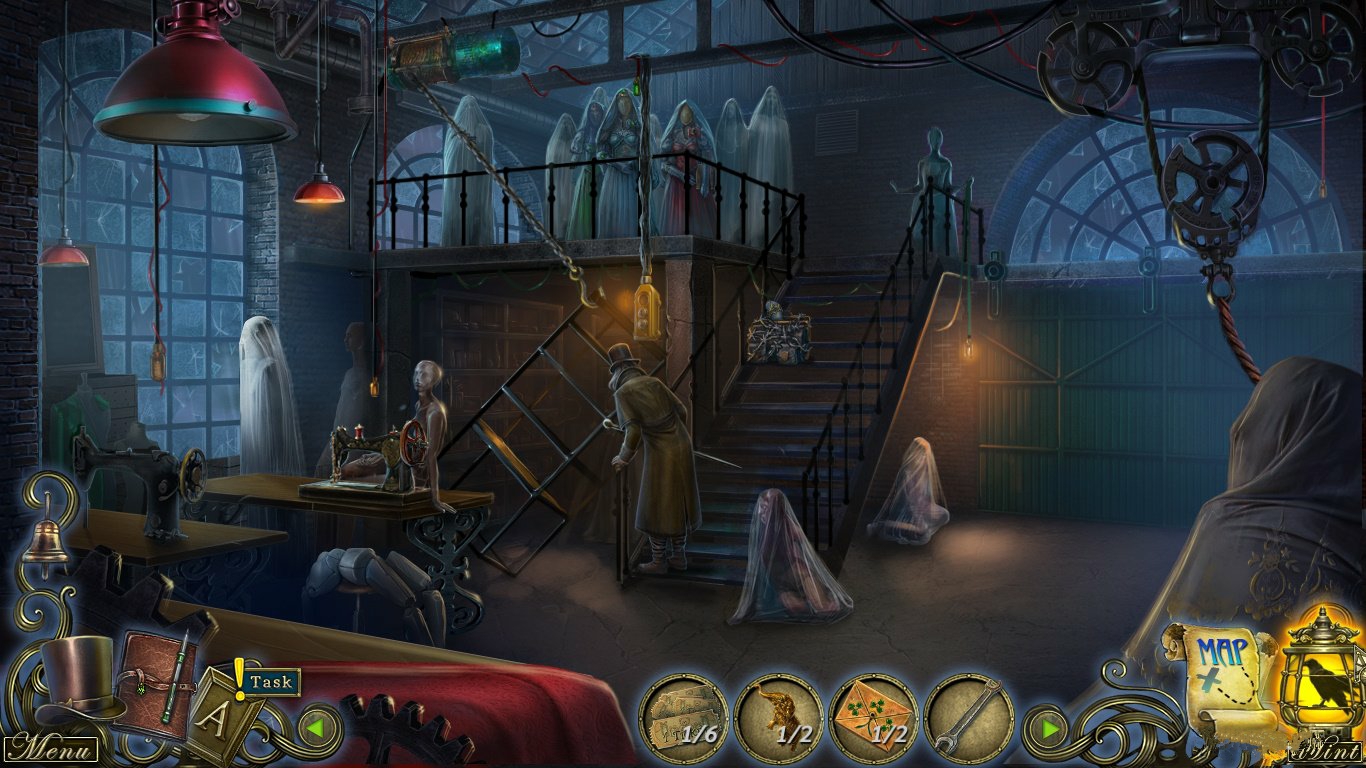Select the wrench inventory slot

[x=968, y=717]
